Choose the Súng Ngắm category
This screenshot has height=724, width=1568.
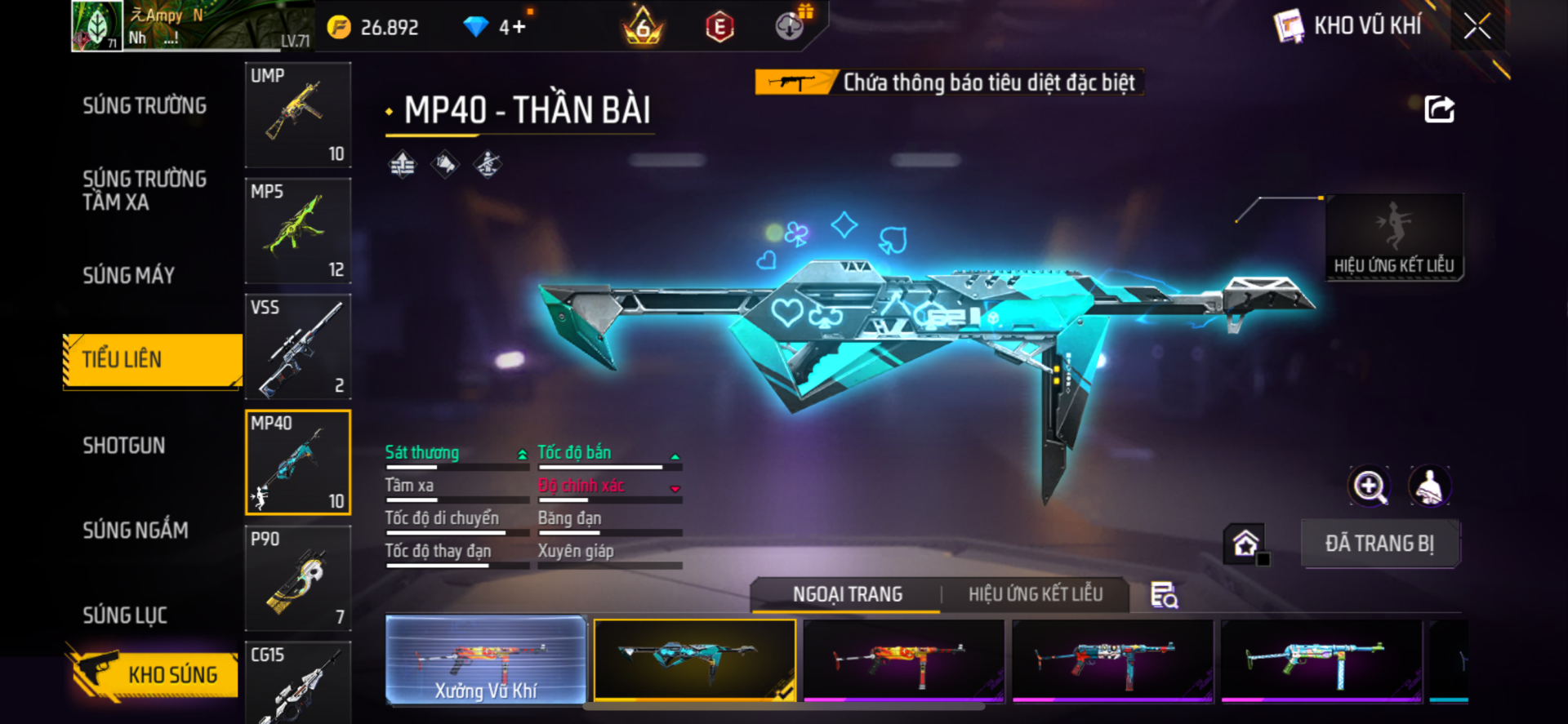click(x=136, y=531)
